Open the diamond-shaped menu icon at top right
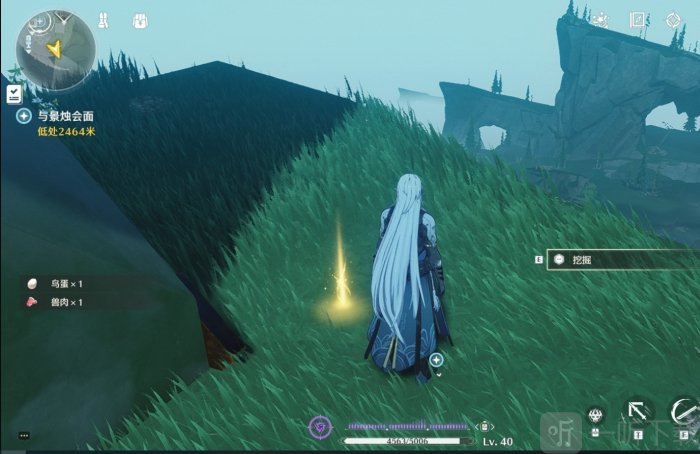700x454 pixels. (673, 19)
